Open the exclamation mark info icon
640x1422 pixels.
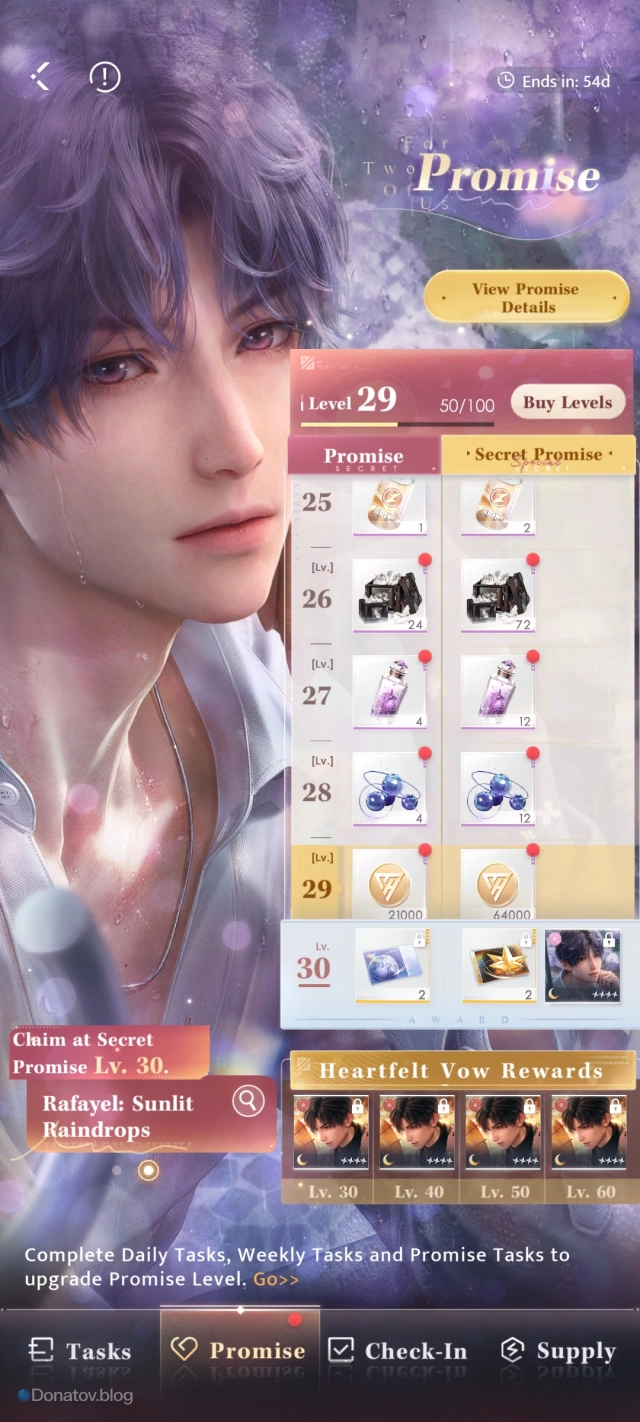(x=104, y=76)
